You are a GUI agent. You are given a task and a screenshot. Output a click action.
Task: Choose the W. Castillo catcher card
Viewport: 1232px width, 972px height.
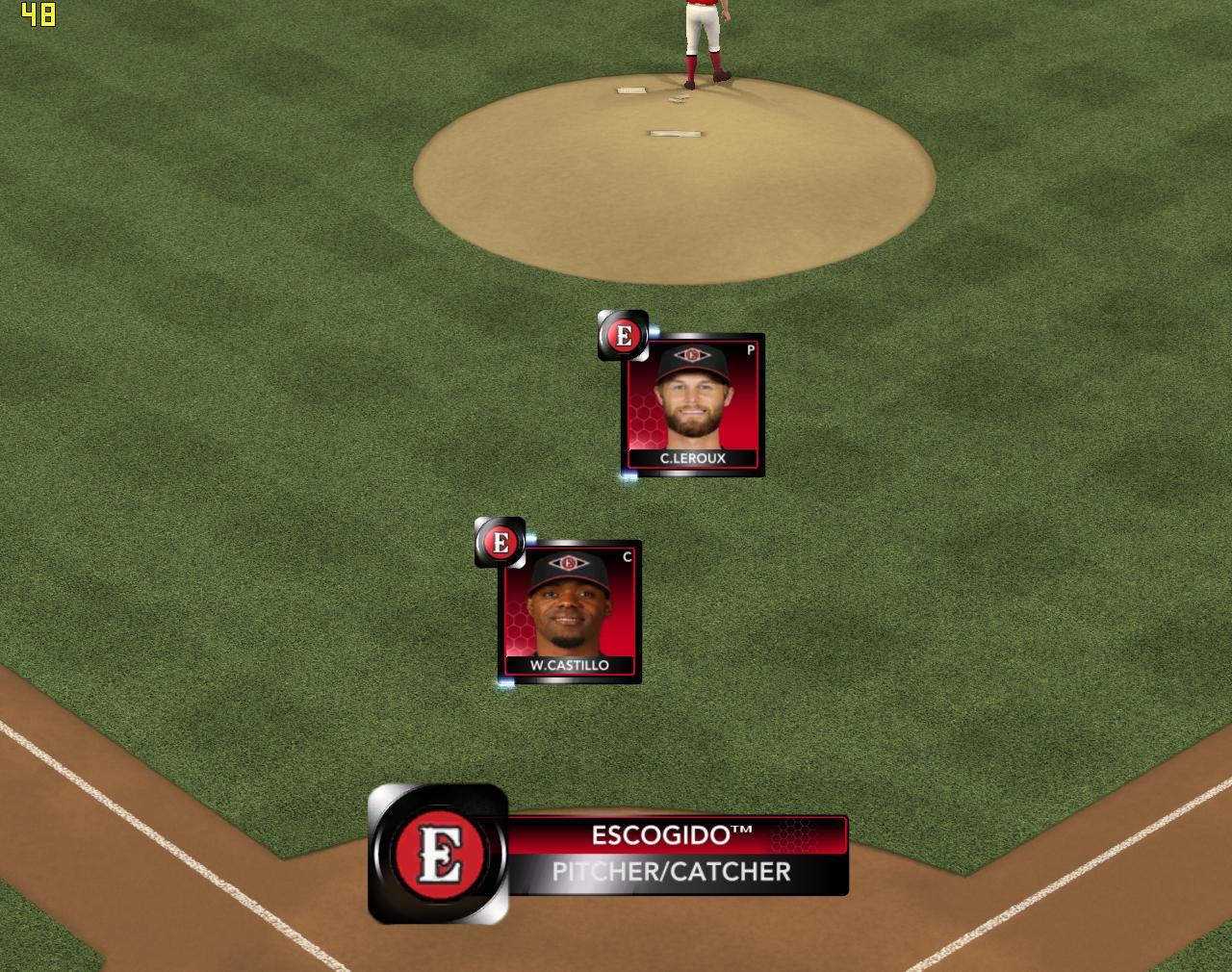[570, 612]
